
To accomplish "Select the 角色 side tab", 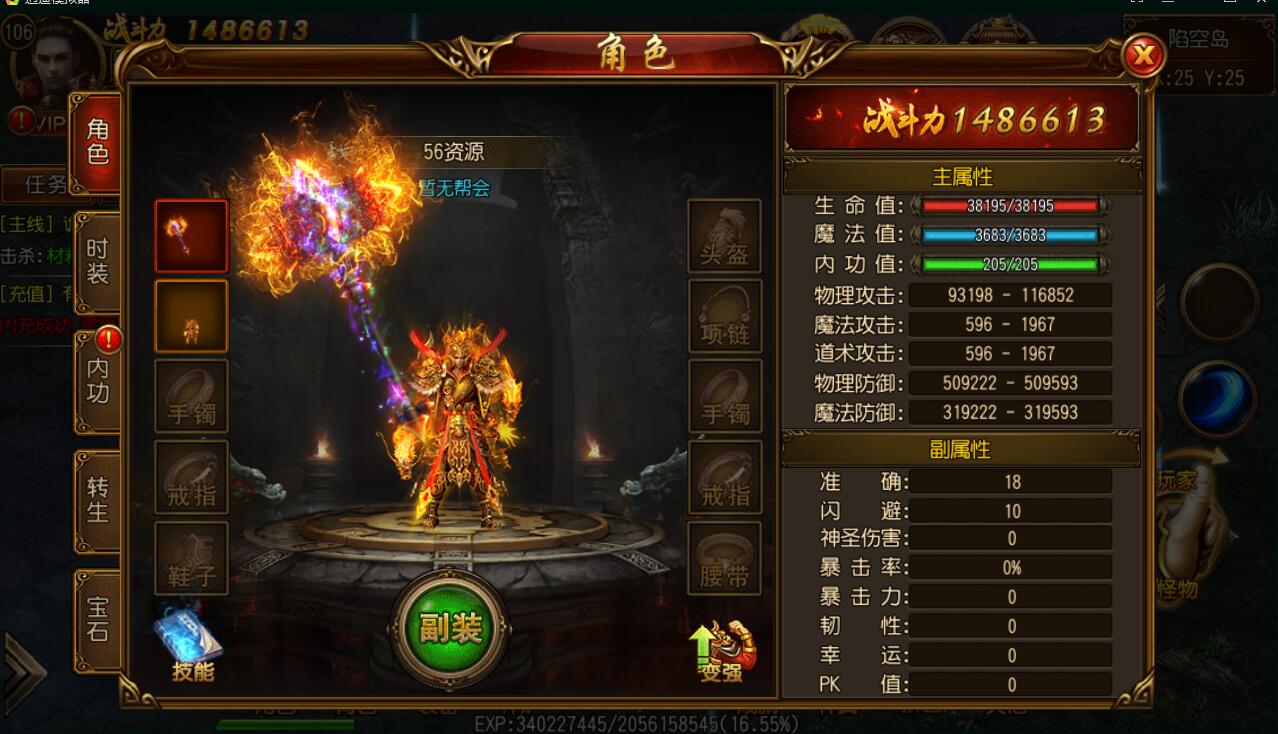I will (98, 142).
